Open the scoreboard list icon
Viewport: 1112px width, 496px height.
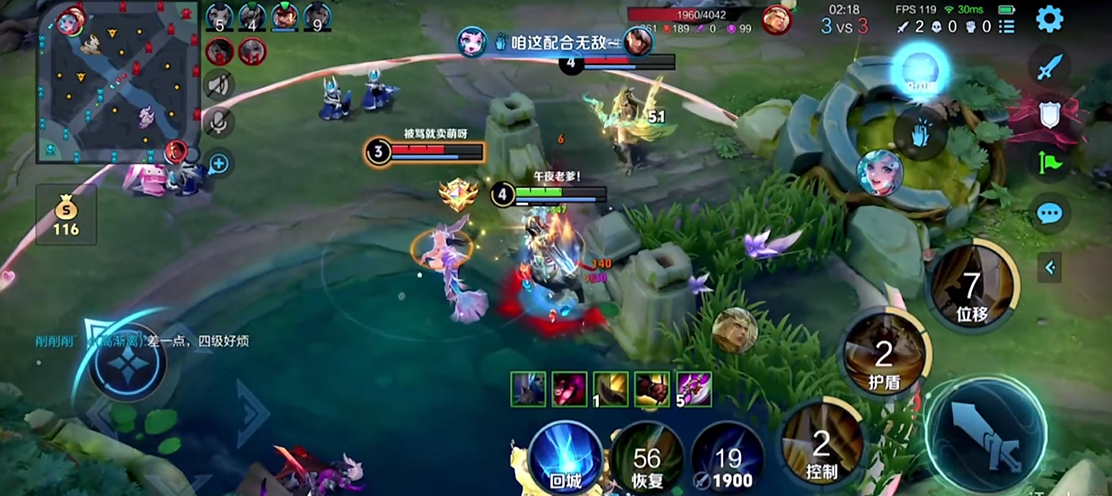(1008, 26)
